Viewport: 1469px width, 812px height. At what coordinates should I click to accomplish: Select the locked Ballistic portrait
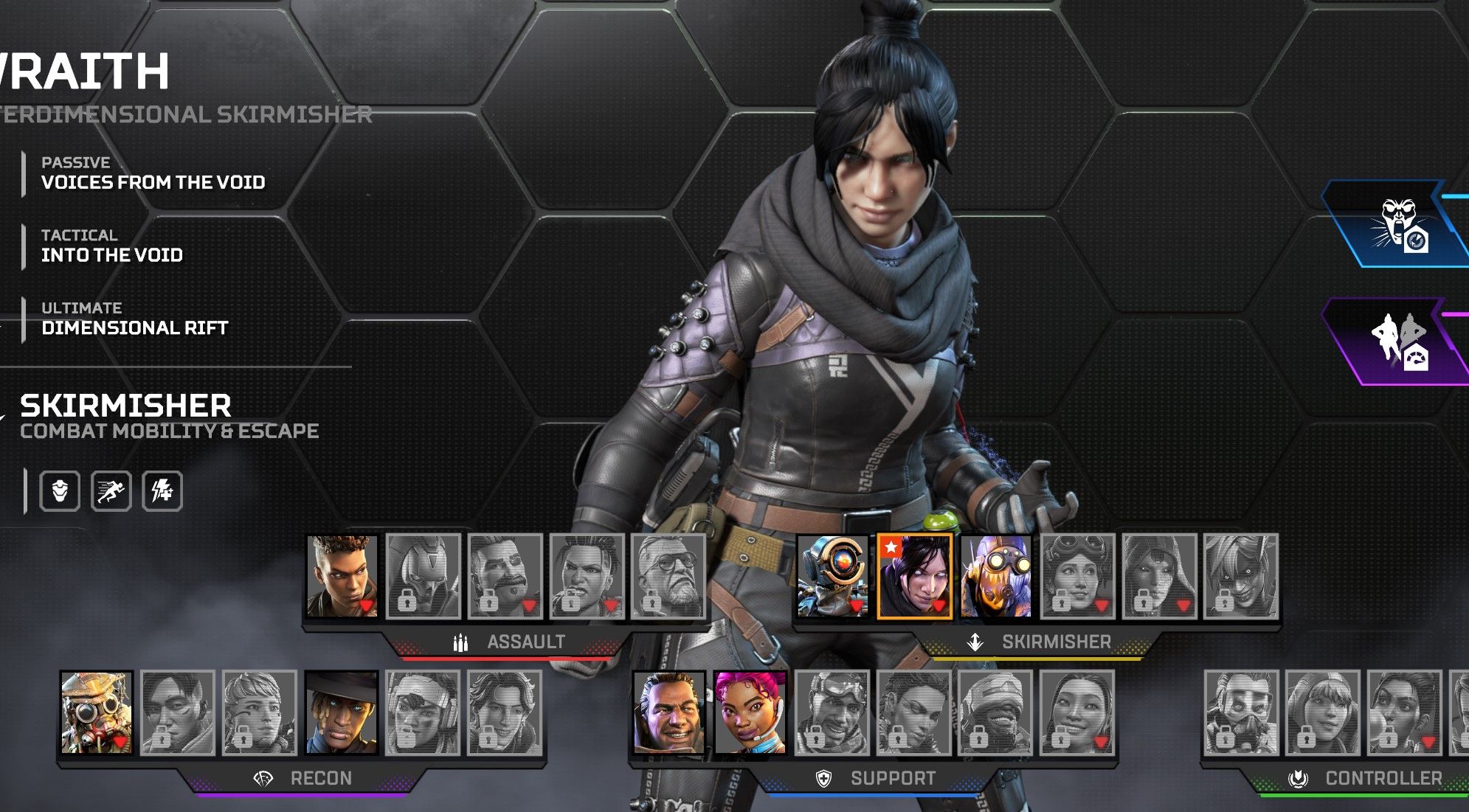[x=668, y=576]
